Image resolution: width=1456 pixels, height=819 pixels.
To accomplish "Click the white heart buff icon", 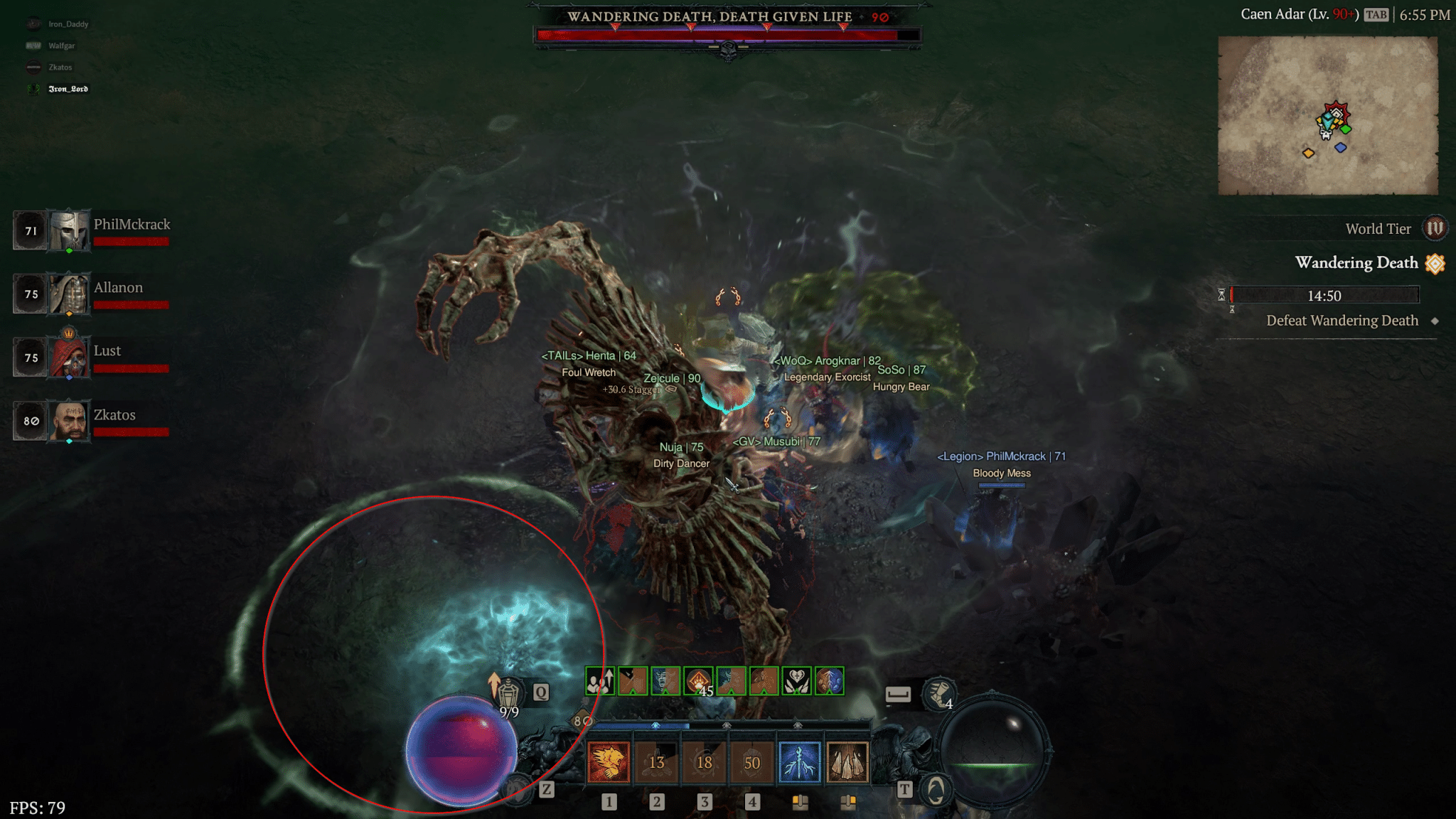I will tap(796, 680).
